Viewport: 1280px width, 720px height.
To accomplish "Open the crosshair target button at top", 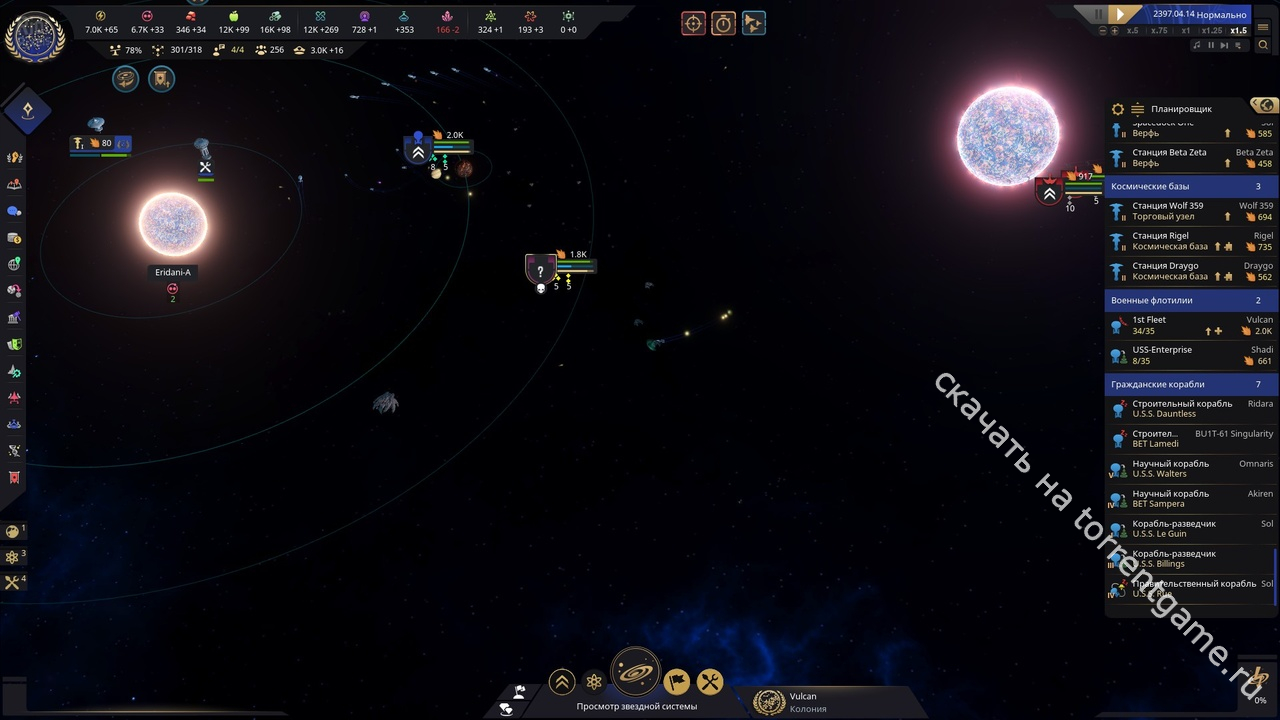I will [x=693, y=23].
